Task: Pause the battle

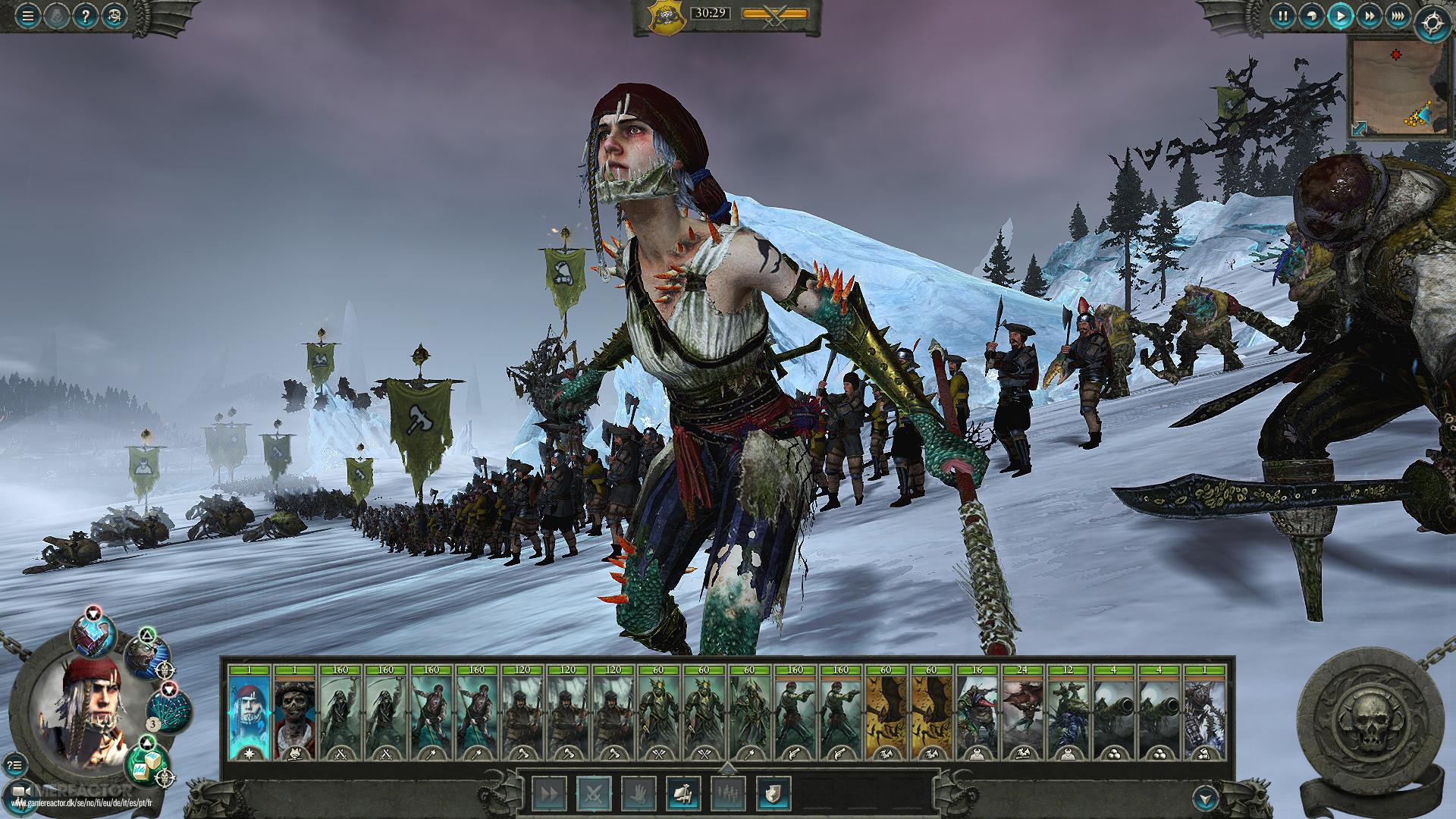Action: (1284, 15)
